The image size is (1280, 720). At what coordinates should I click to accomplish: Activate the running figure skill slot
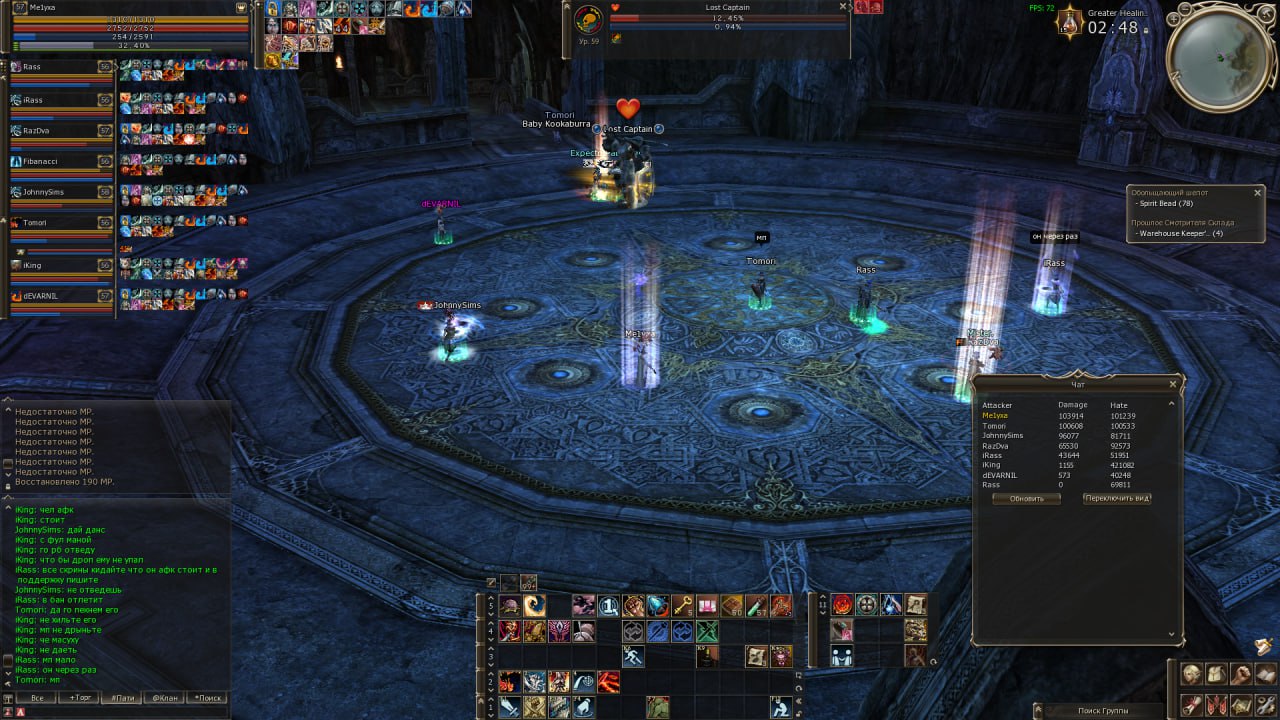(632, 656)
